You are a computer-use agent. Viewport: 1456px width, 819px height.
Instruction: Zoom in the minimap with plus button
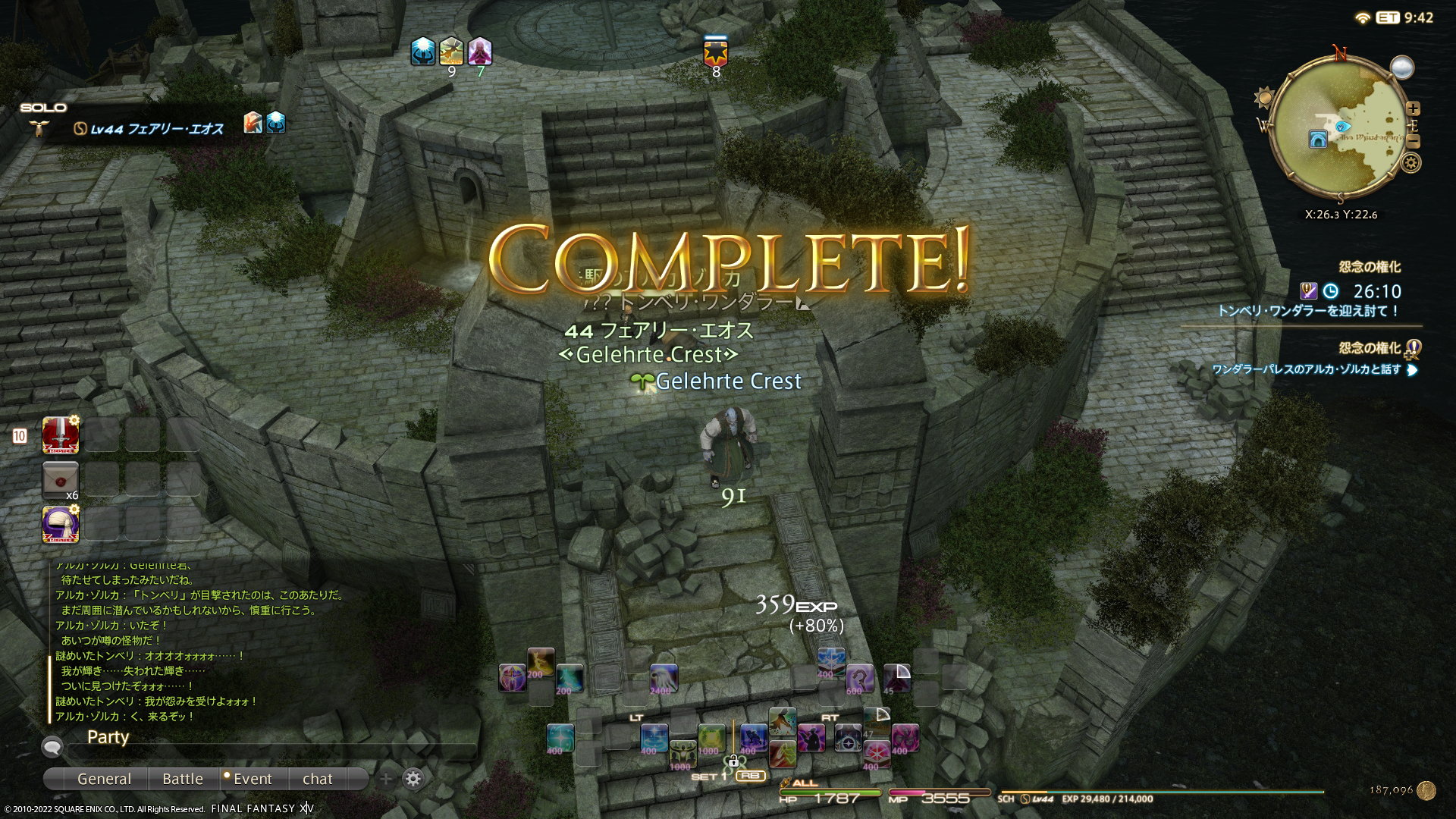[1413, 108]
